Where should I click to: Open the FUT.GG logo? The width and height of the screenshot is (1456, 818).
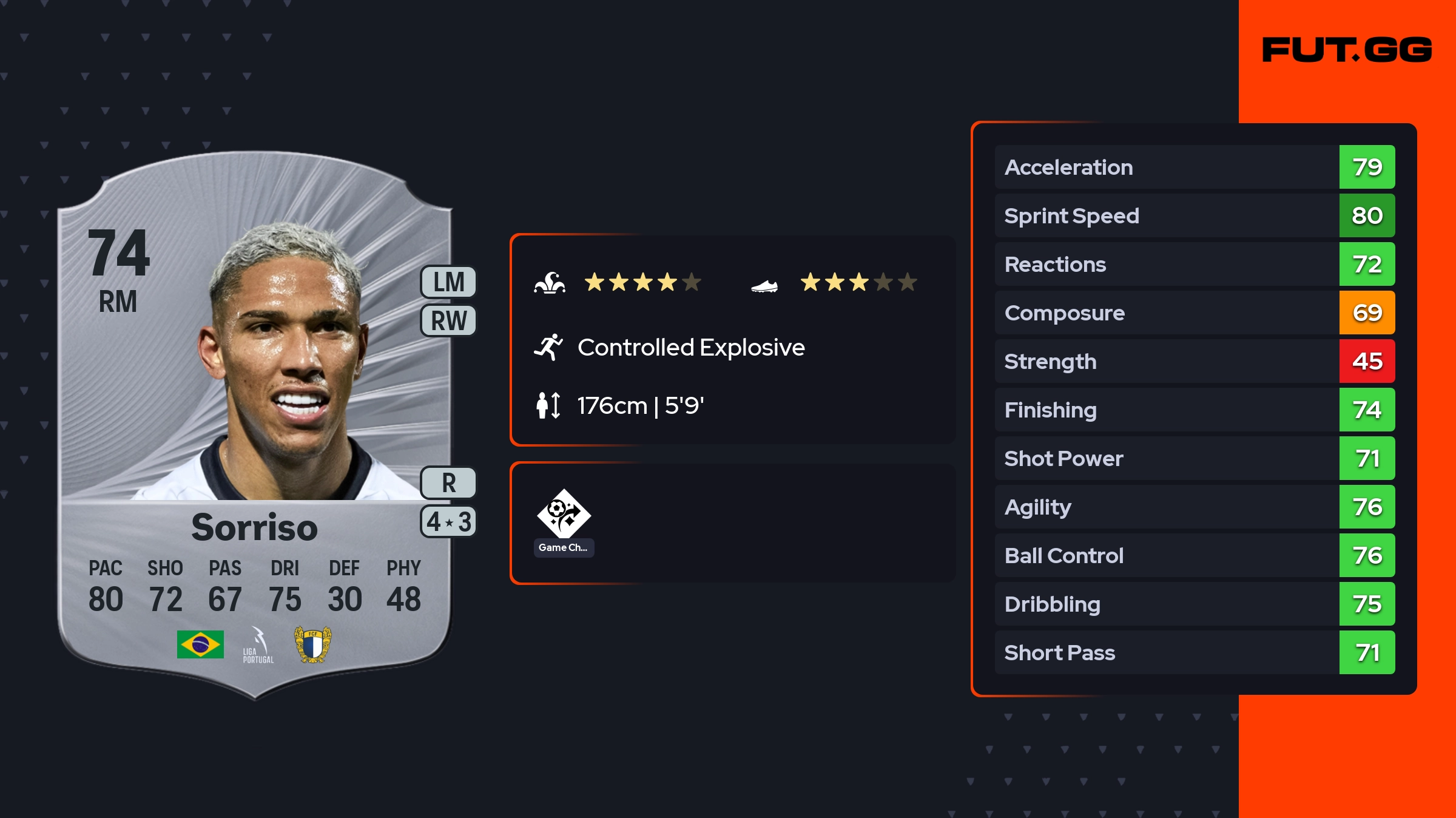pos(1347,50)
